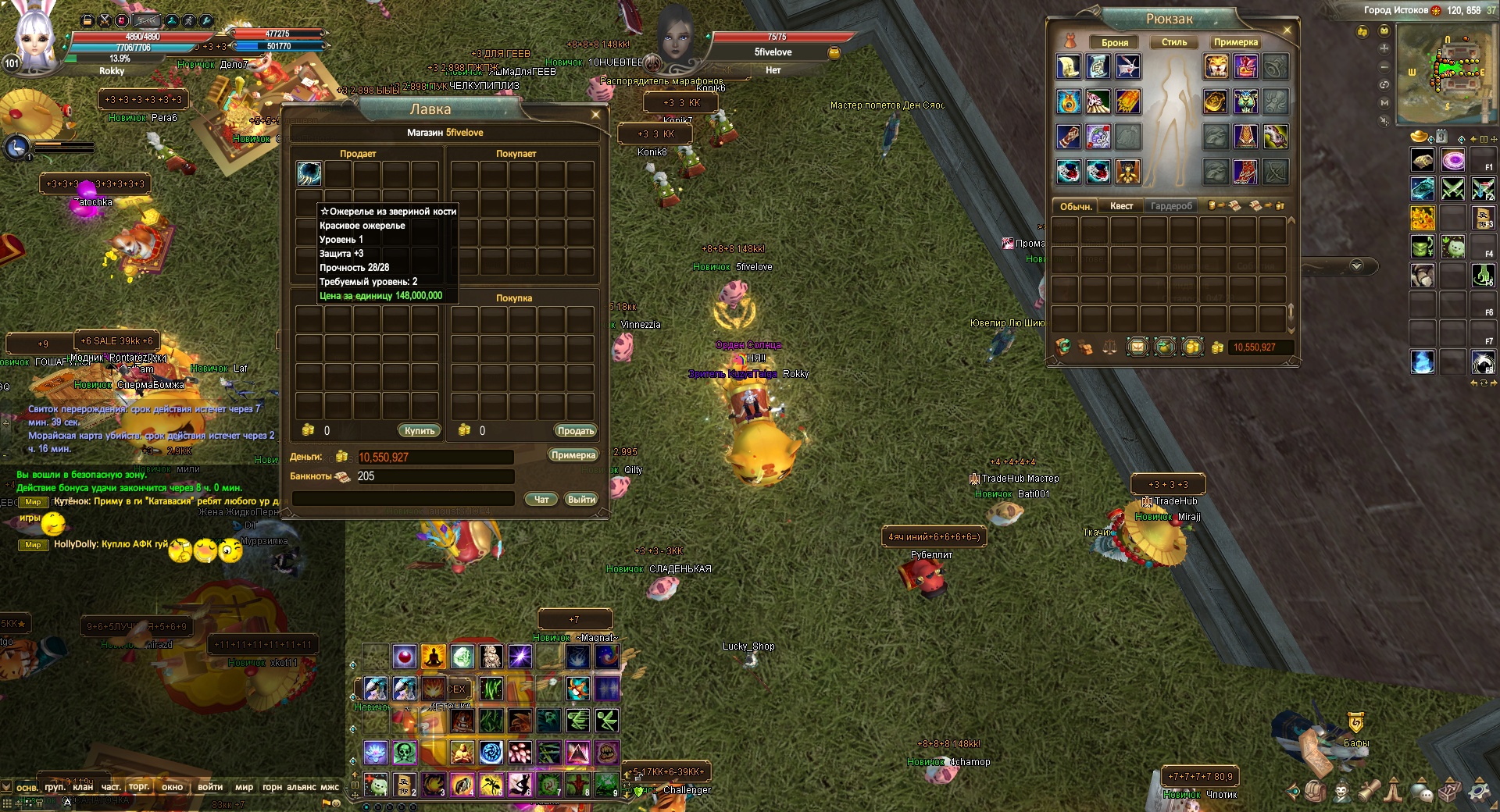
Task: Switch to the Стиль tab
Action: point(1174,42)
